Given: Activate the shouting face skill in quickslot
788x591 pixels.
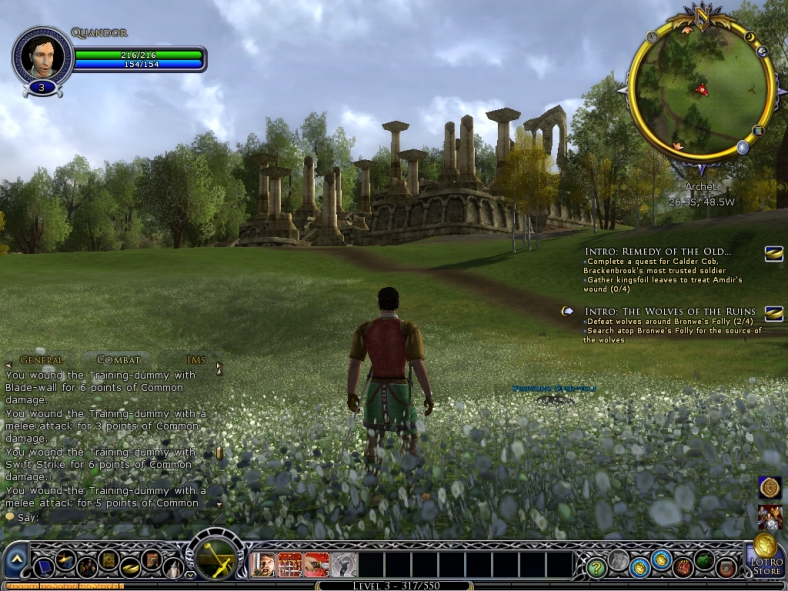Looking at the screenshot, I should point(263,565).
